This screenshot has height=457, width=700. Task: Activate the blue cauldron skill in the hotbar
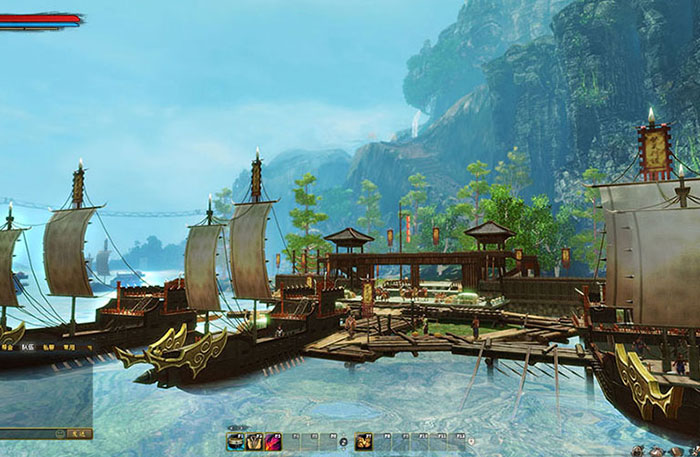[x=236, y=441]
